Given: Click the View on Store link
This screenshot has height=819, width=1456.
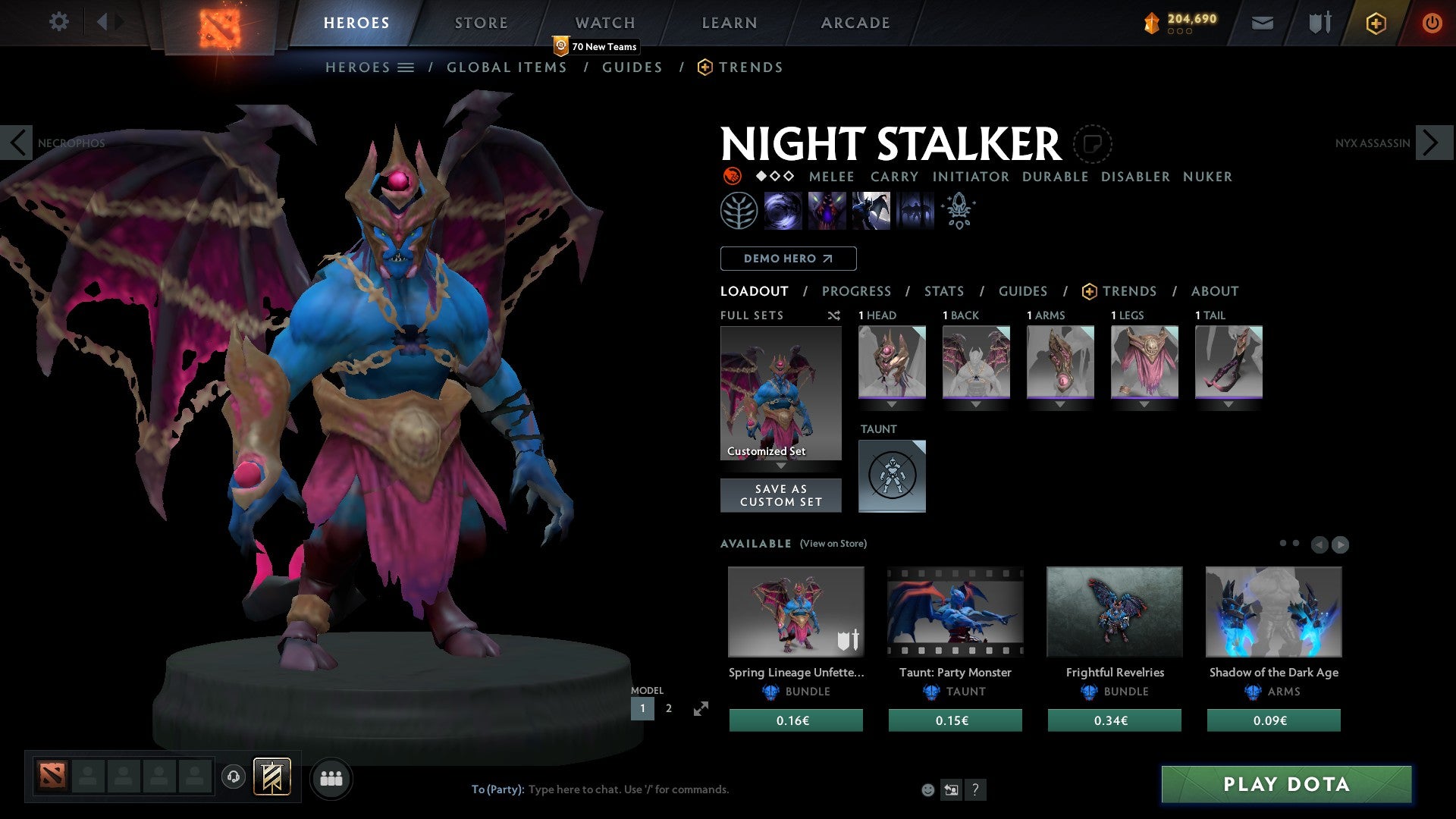Looking at the screenshot, I should tap(832, 544).
